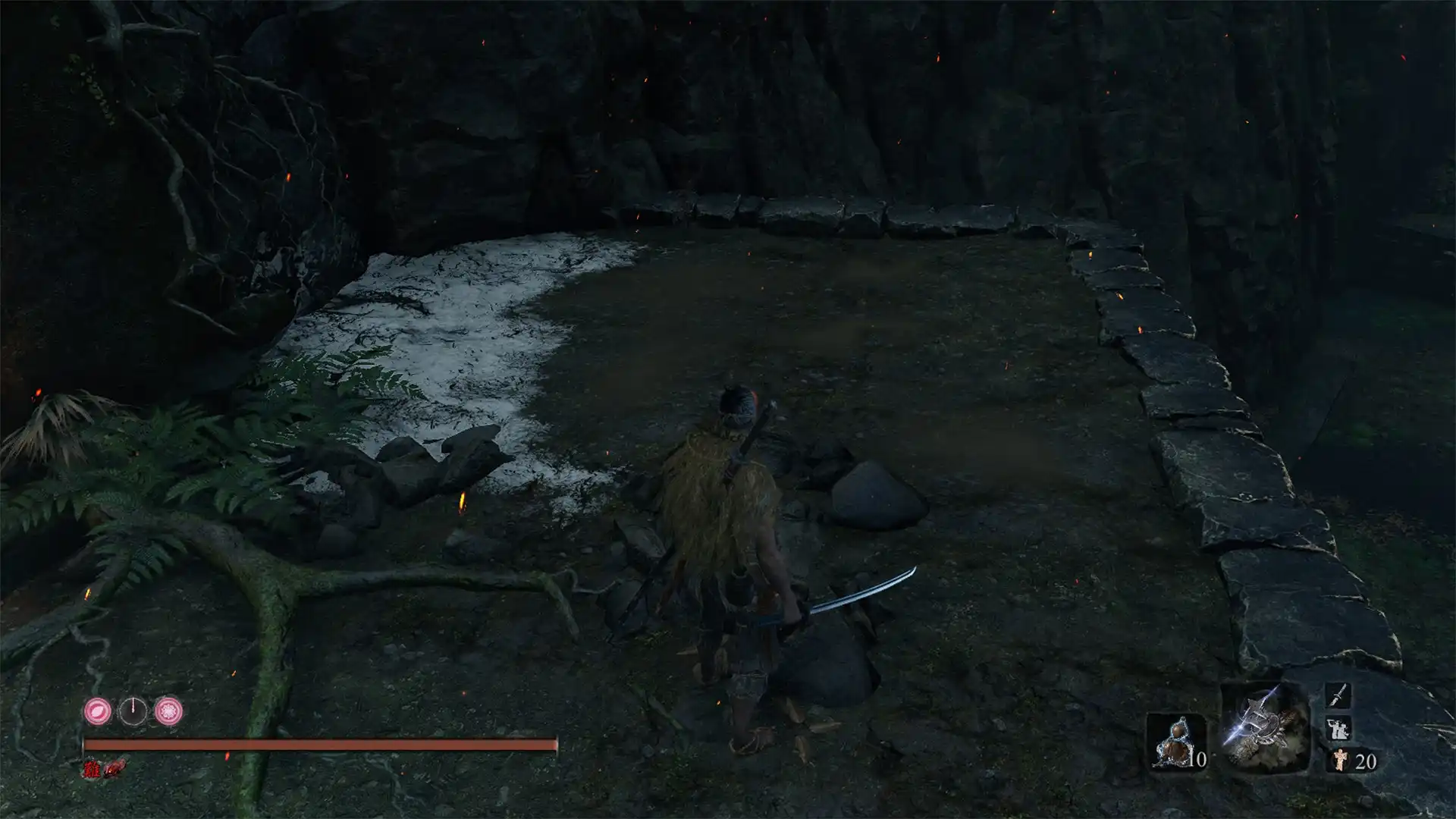1456x819 pixels.
Task: Select the healing gourd item slot
Action: pyautogui.click(x=1175, y=742)
